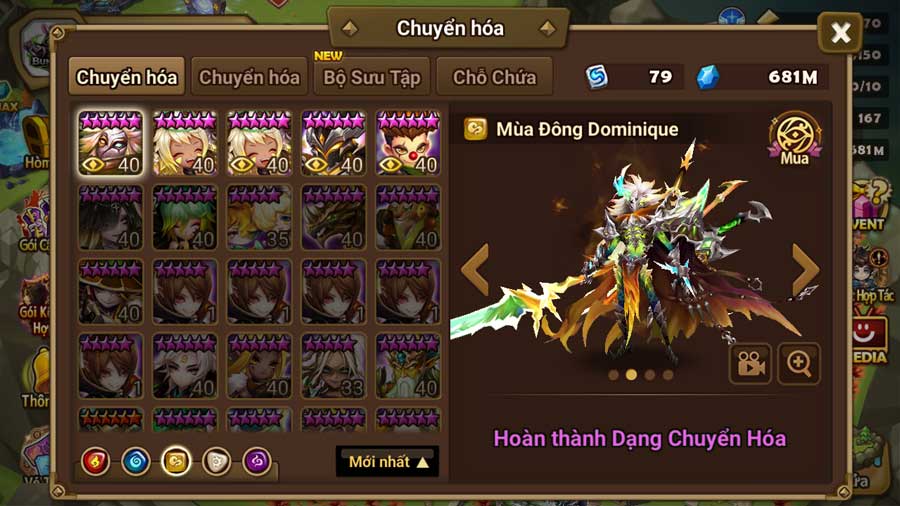Pick the black-and-gold armored hero portrait
Screen dimensions: 900x506
[x=334, y=143]
